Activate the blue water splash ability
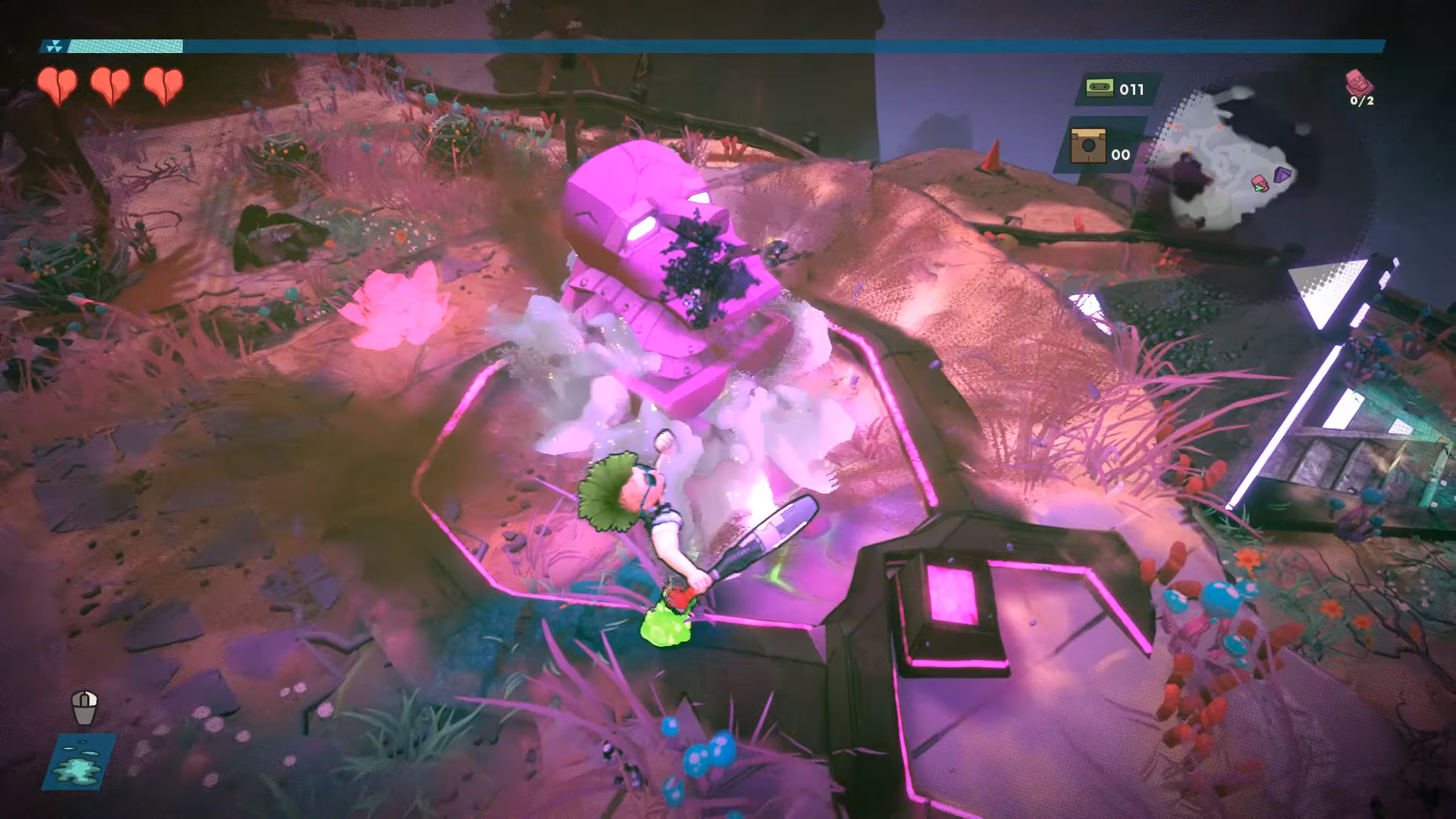1456x819 pixels. point(79,761)
